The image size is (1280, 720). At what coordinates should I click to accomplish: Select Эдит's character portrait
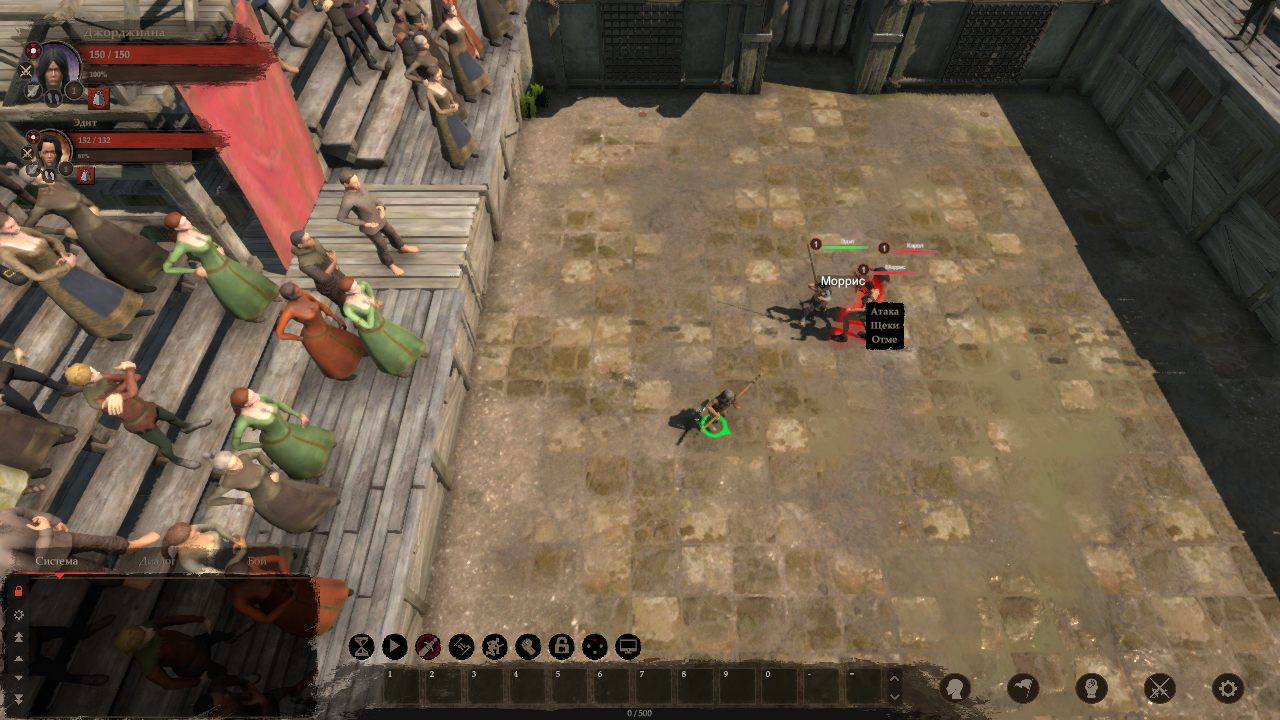pos(50,149)
